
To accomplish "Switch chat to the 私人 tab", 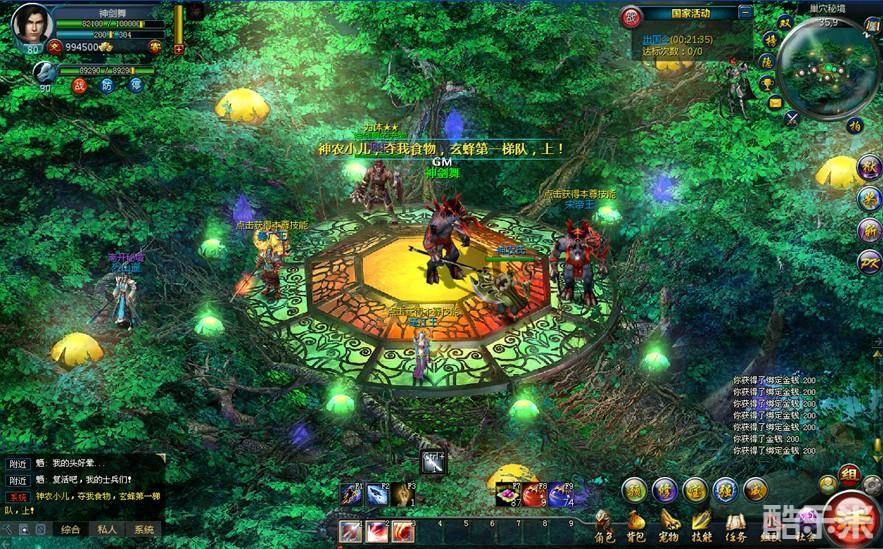I will [x=107, y=530].
